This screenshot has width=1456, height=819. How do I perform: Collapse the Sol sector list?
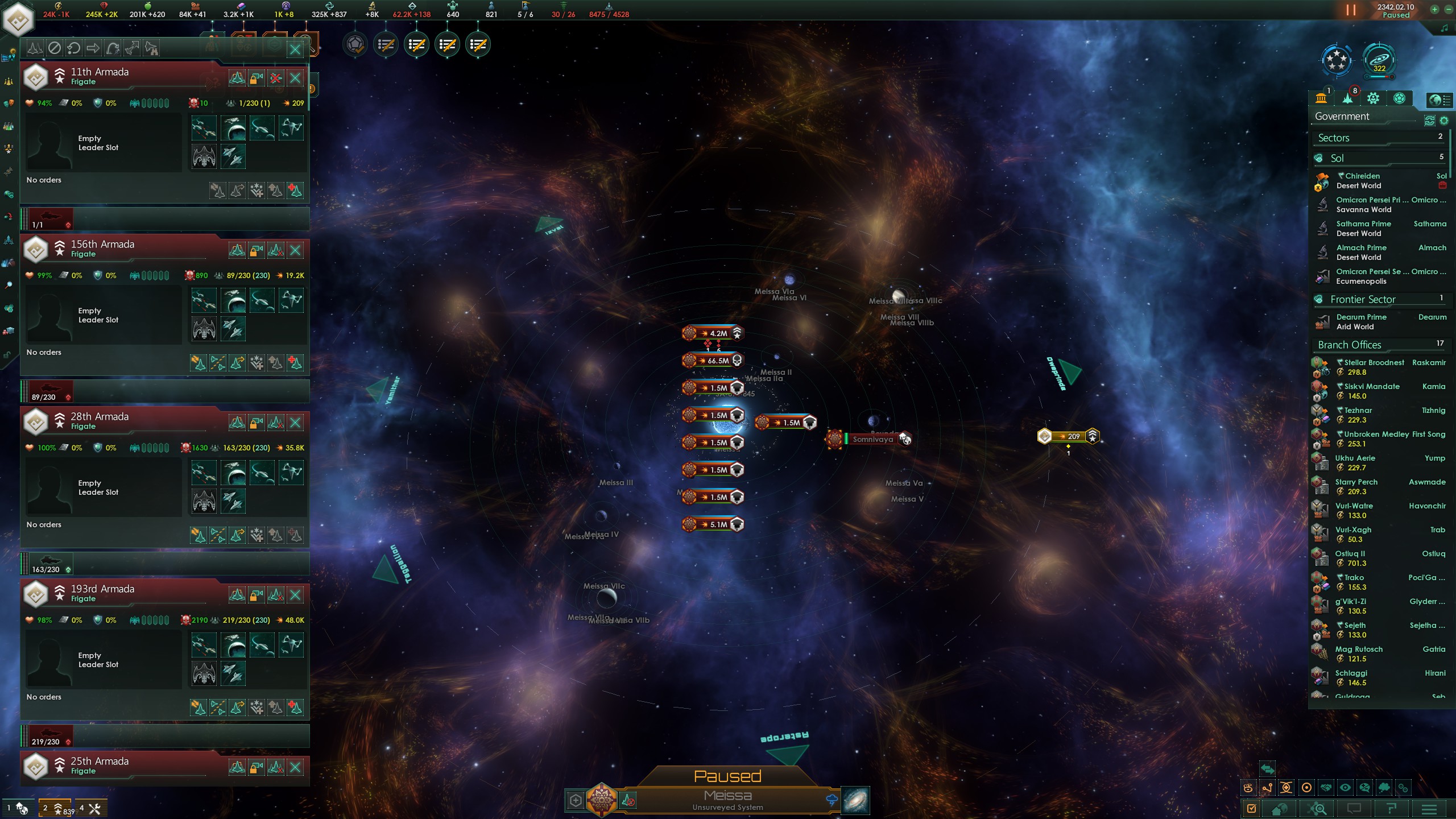(1354, 158)
